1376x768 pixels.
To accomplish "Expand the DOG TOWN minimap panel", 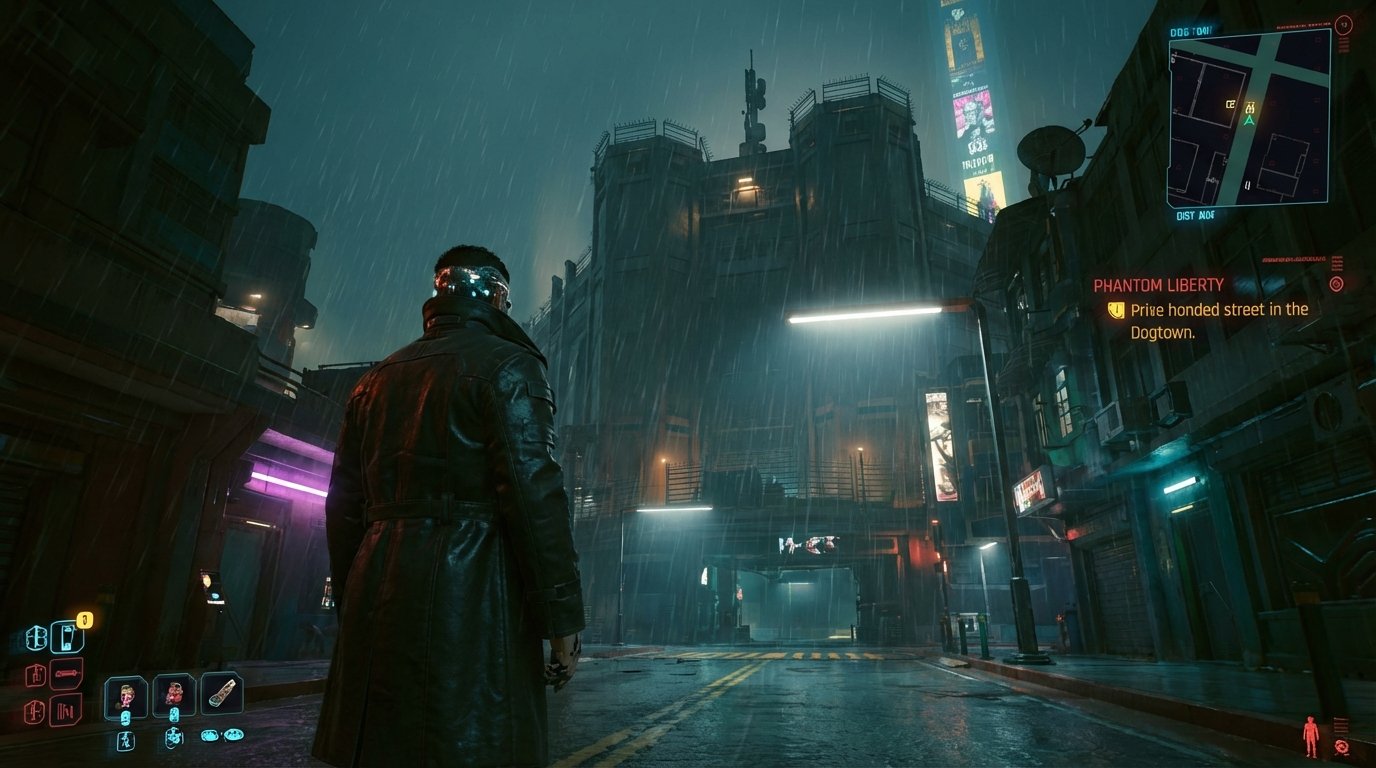I will pyautogui.click(x=1191, y=30).
